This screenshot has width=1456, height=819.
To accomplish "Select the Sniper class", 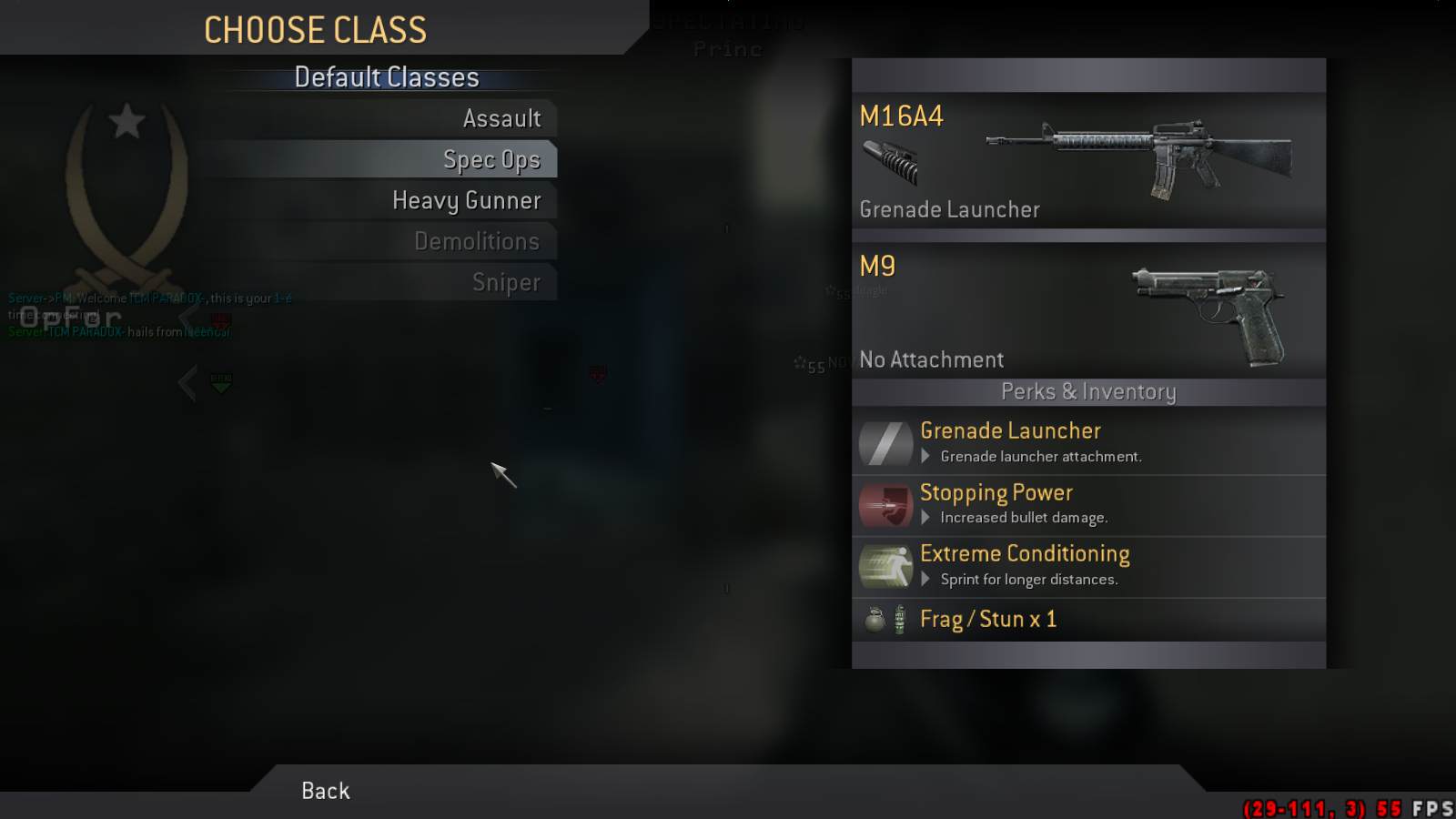I will [506, 282].
